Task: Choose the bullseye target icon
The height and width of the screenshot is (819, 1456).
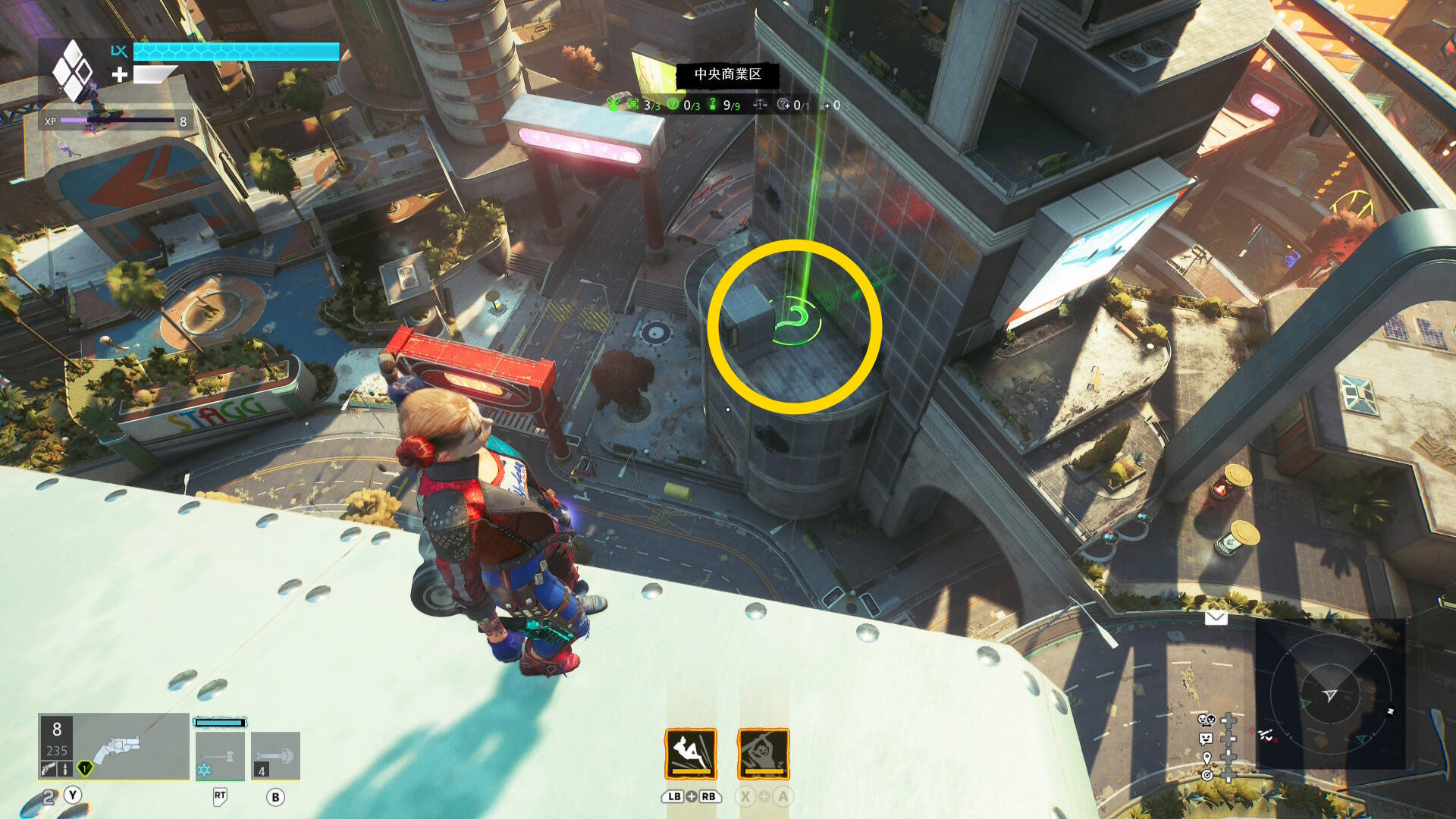Action: coord(1207,775)
